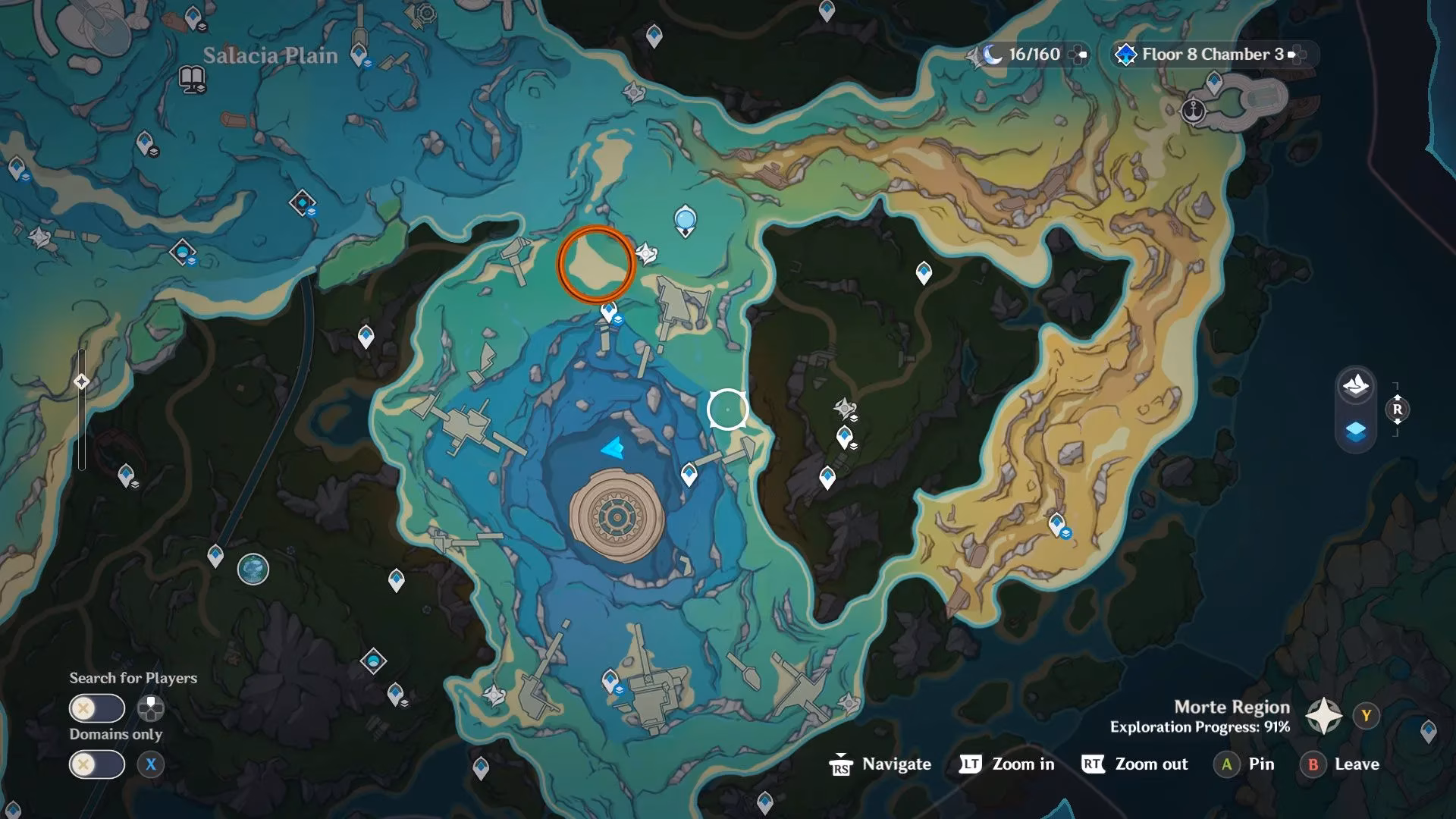1456x819 pixels.
Task: Select the blue orb map marker
Action: [686, 220]
